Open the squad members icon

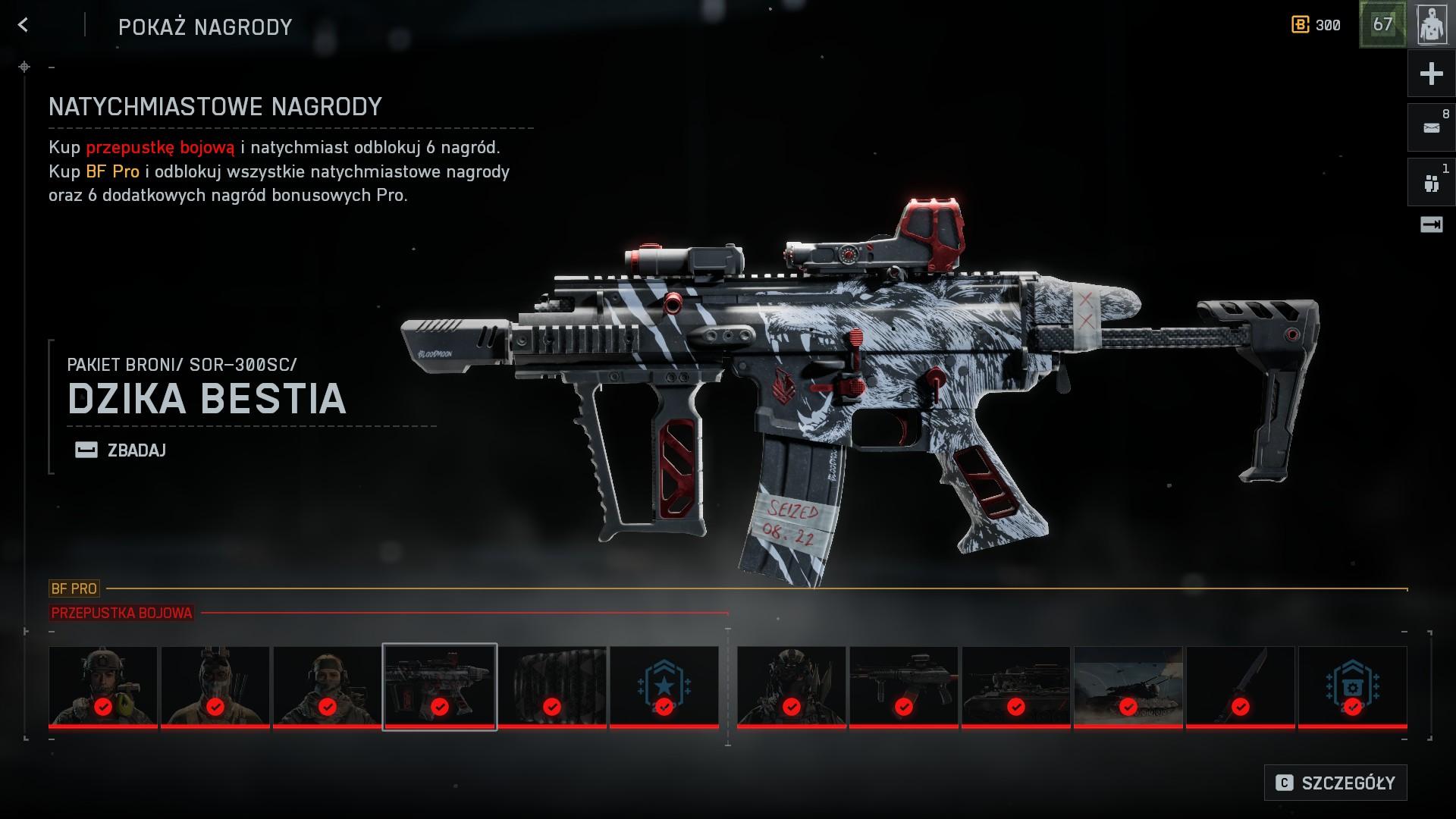pyautogui.click(x=1431, y=183)
